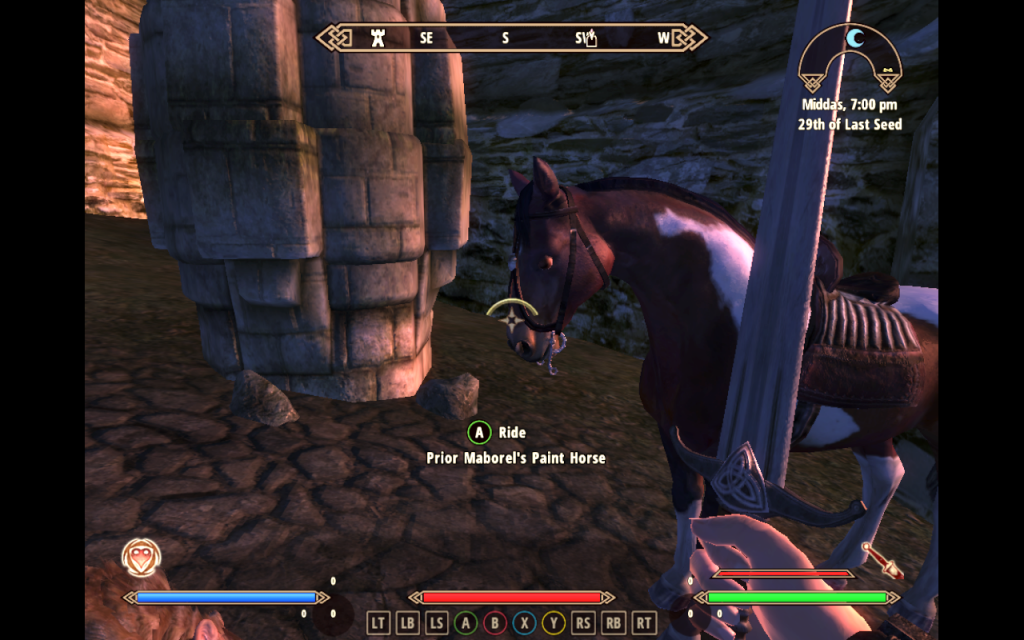Open the heart-shaped active effect icon

click(x=141, y=557)
